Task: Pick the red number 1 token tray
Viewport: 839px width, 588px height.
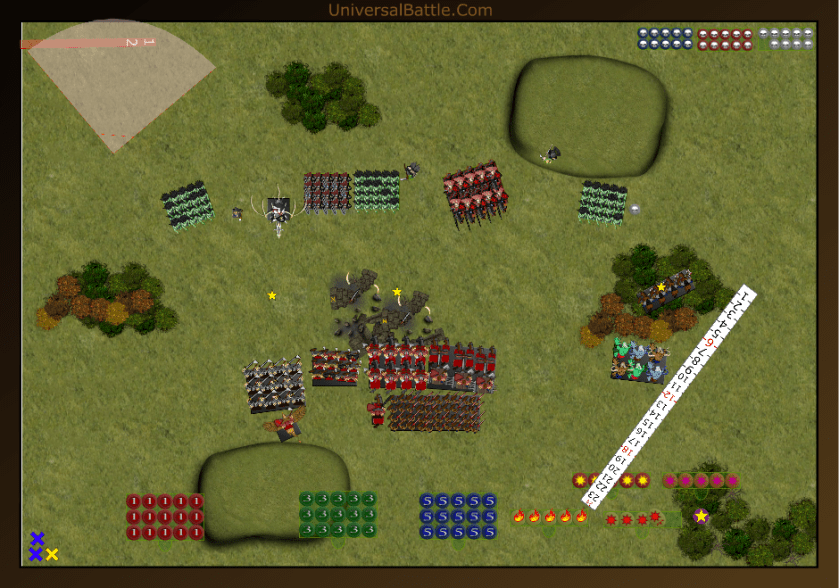Action: (x=165, y=517)
